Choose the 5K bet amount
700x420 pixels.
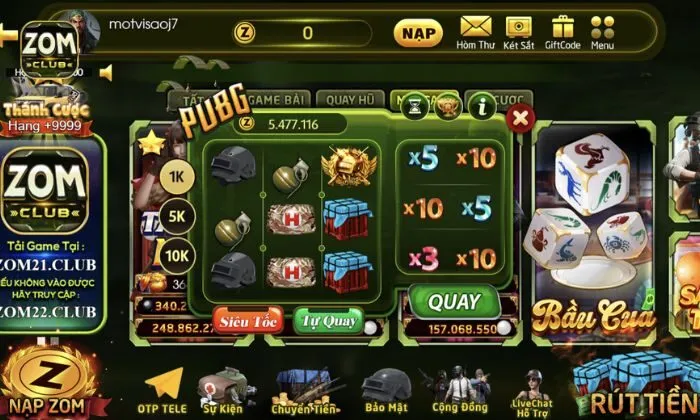176,215
